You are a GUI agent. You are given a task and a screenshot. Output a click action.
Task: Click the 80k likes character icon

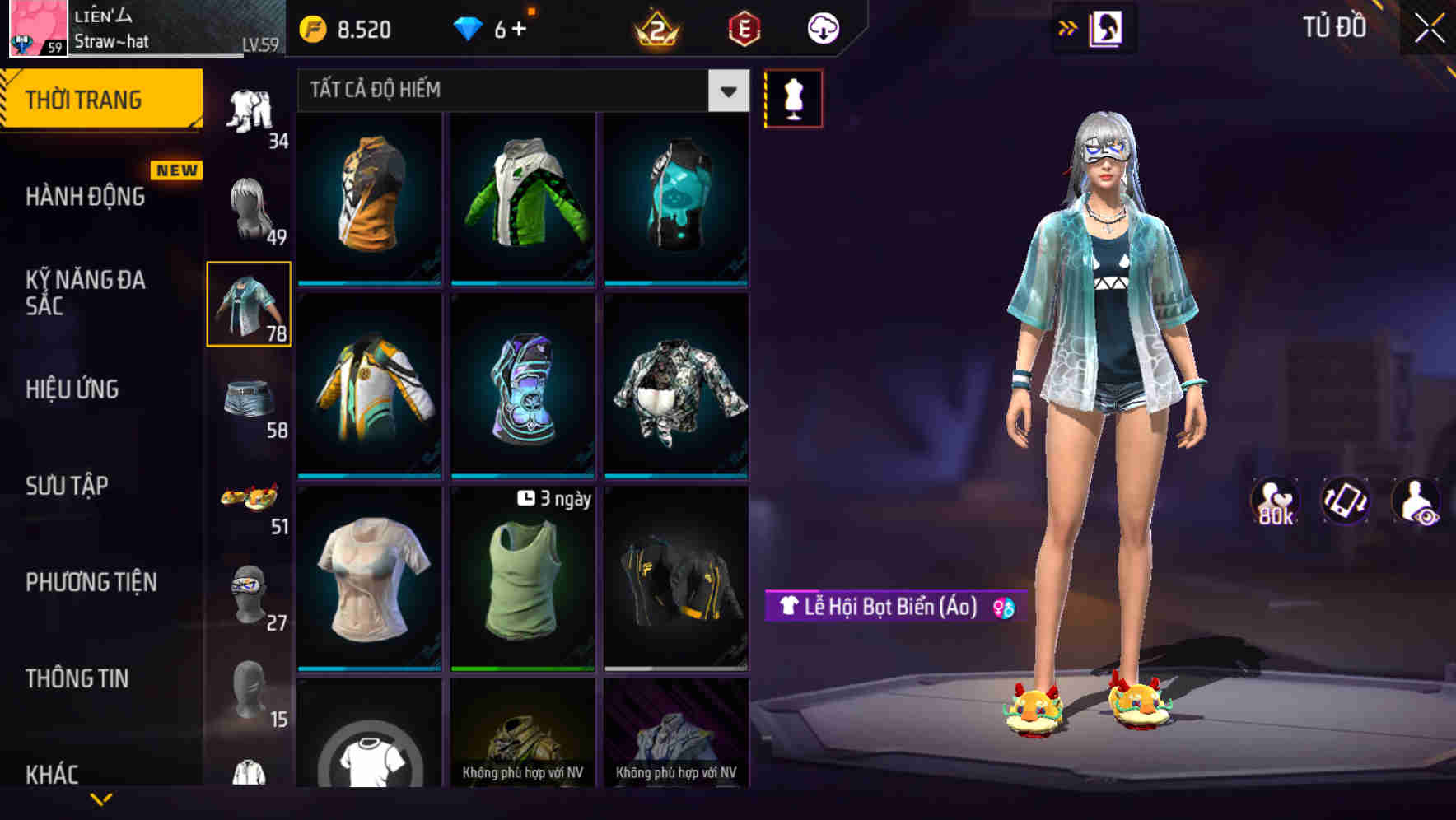coord(1276,501)
